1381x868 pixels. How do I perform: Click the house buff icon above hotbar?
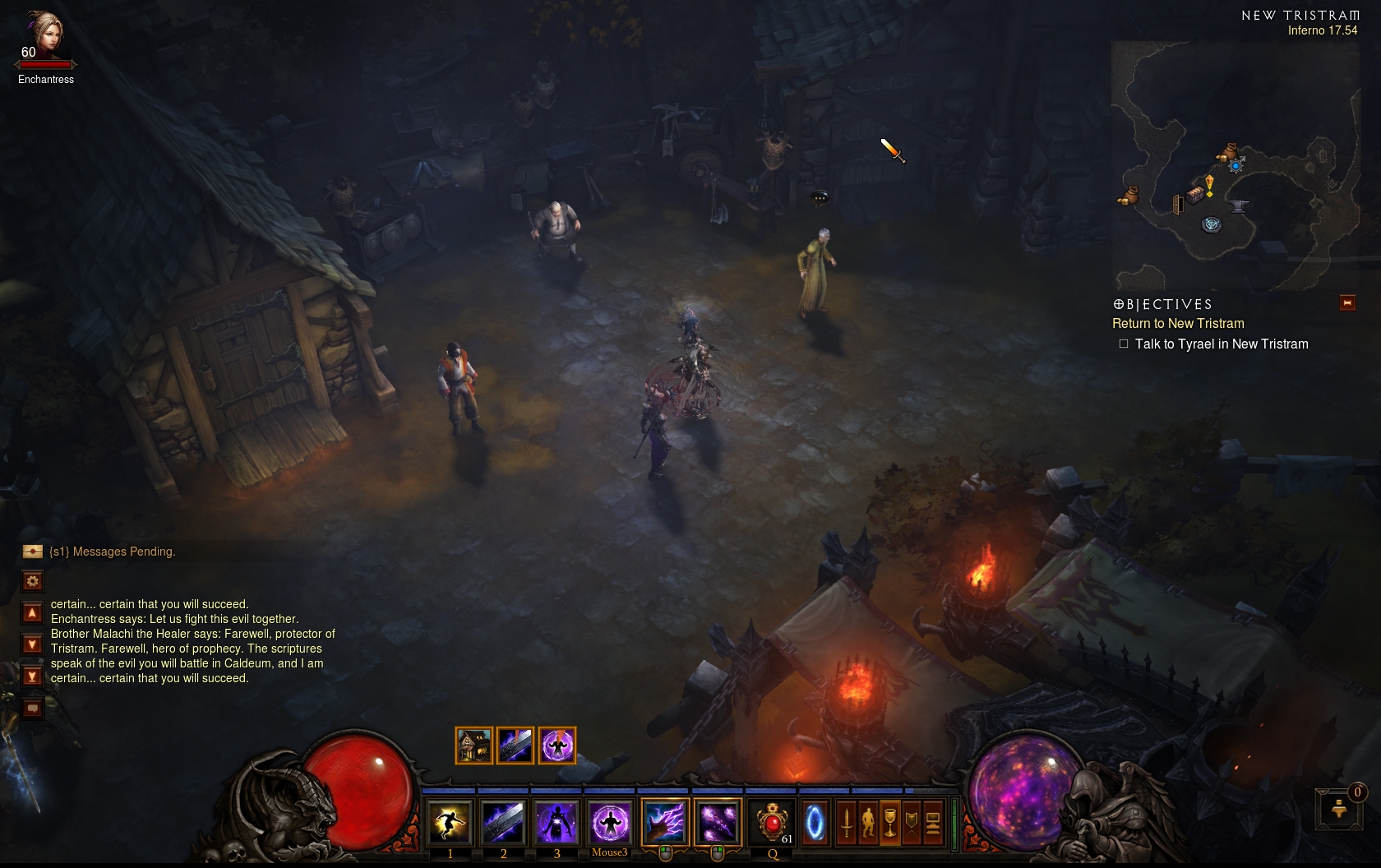tap(474, 746)
